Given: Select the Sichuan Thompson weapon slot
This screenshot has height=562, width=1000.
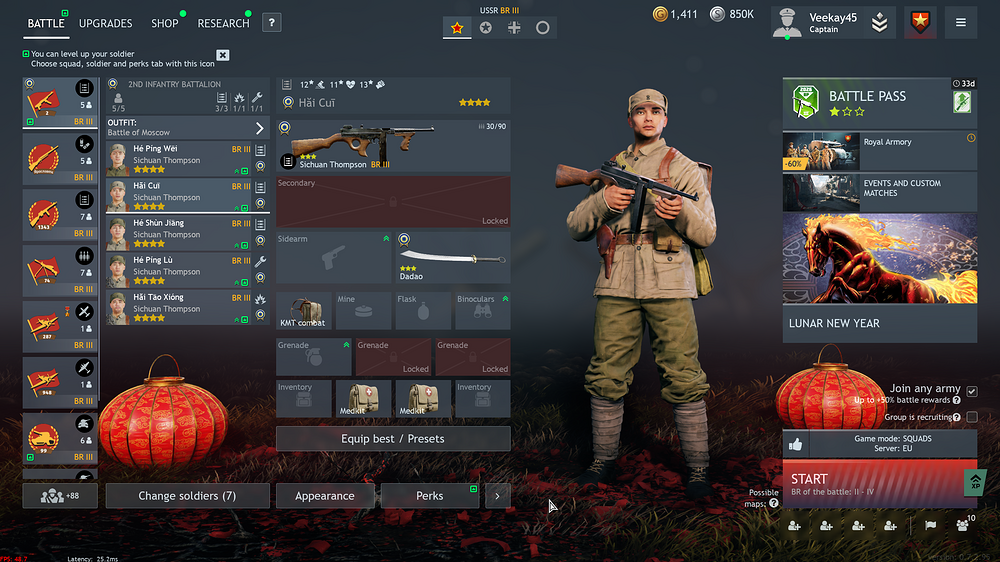Looking at the screenshot, I should point(393,146).
